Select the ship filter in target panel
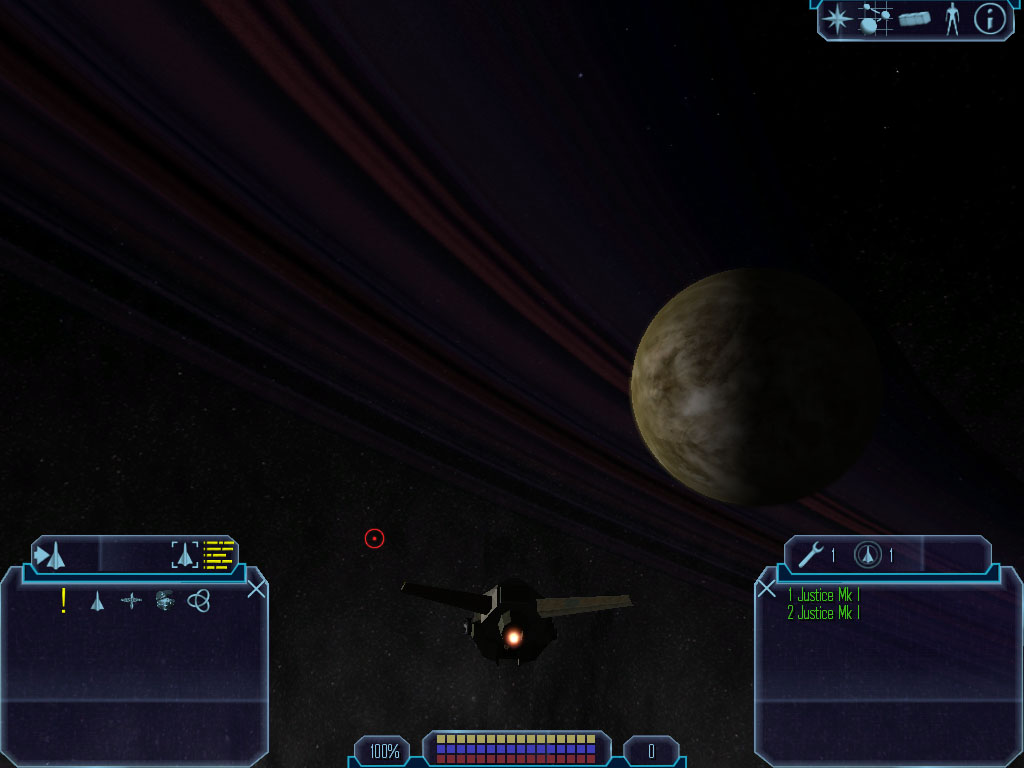The image size is (1024, 768). click(x=97, y=601)
